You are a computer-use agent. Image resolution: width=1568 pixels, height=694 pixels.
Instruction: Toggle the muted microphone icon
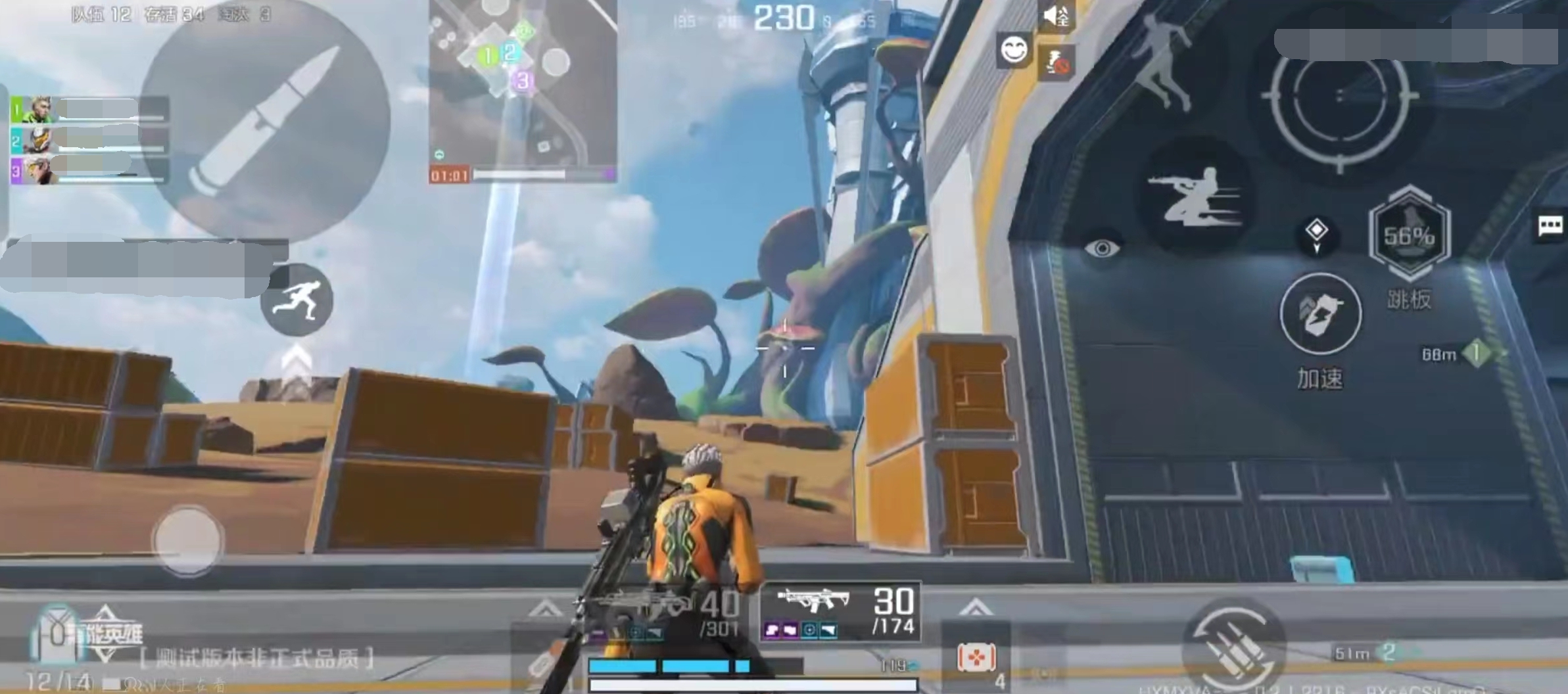point(1057,62)
